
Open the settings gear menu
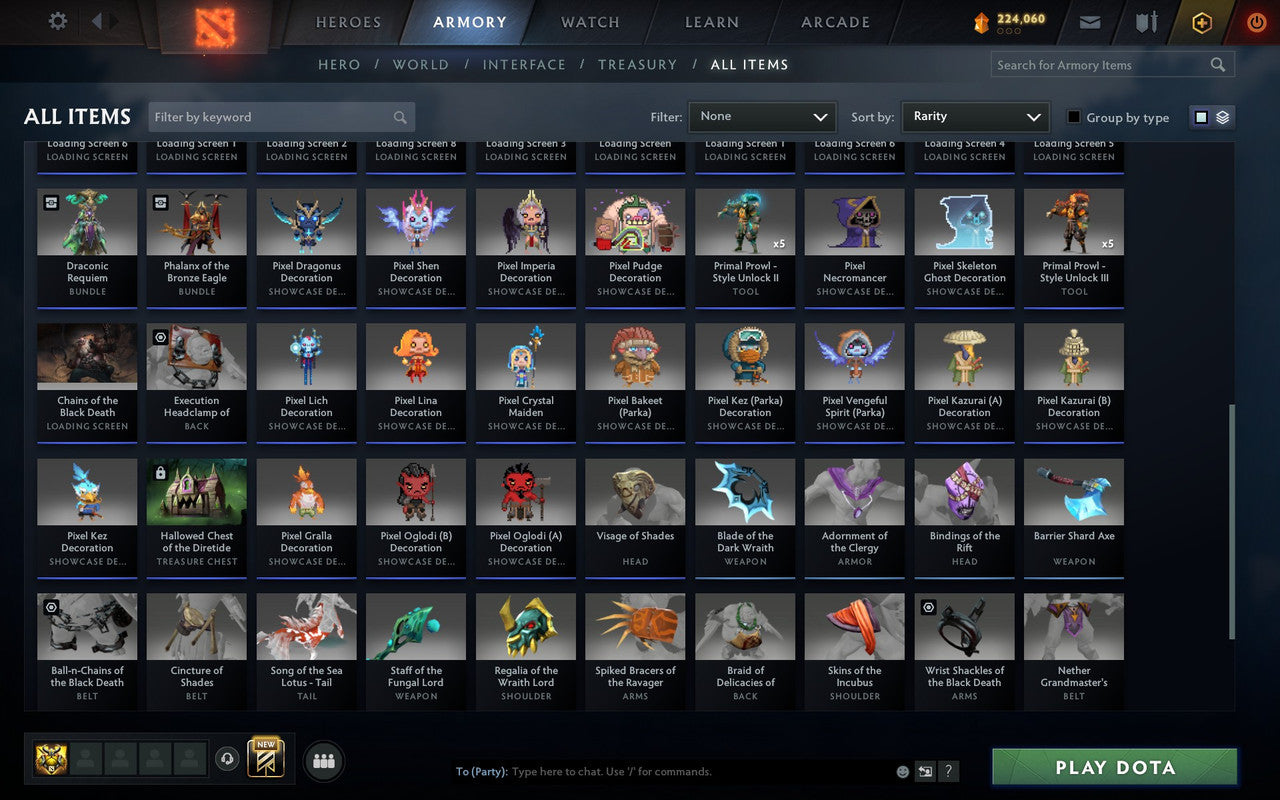(x=57, y=21)
